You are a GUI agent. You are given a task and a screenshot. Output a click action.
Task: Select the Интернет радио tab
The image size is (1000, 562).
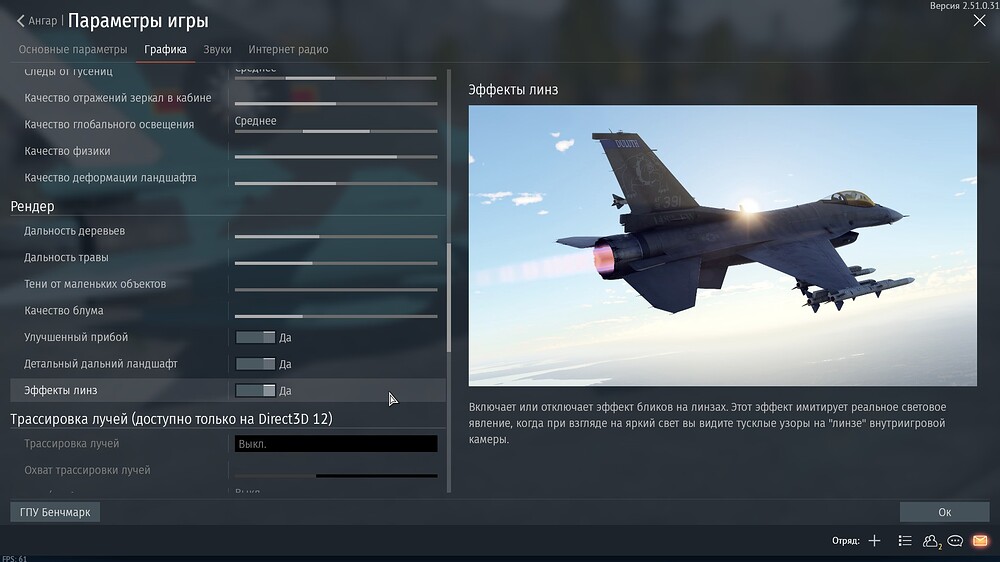288,49
